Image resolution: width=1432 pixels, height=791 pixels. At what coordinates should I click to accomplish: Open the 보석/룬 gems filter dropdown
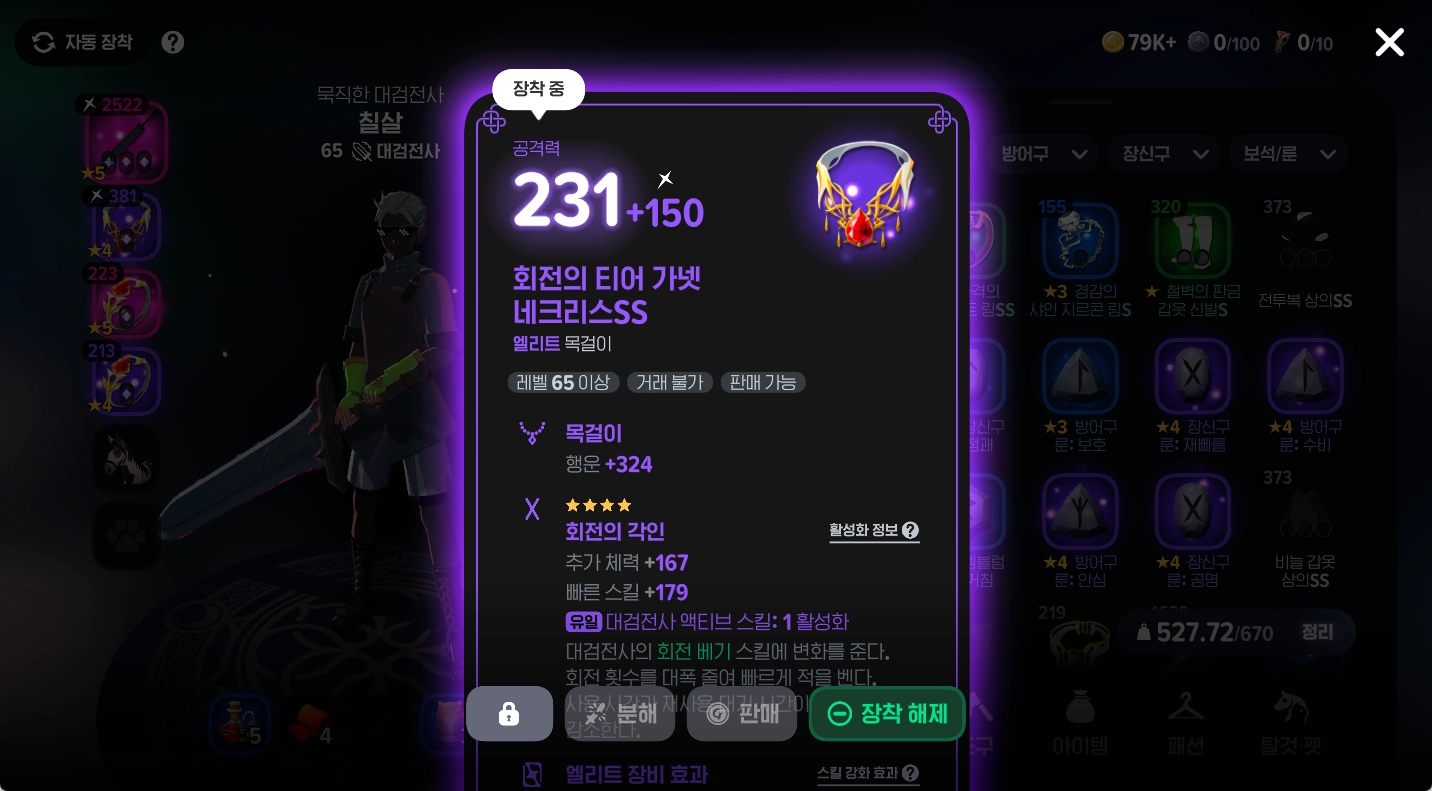pos(1288,154)
